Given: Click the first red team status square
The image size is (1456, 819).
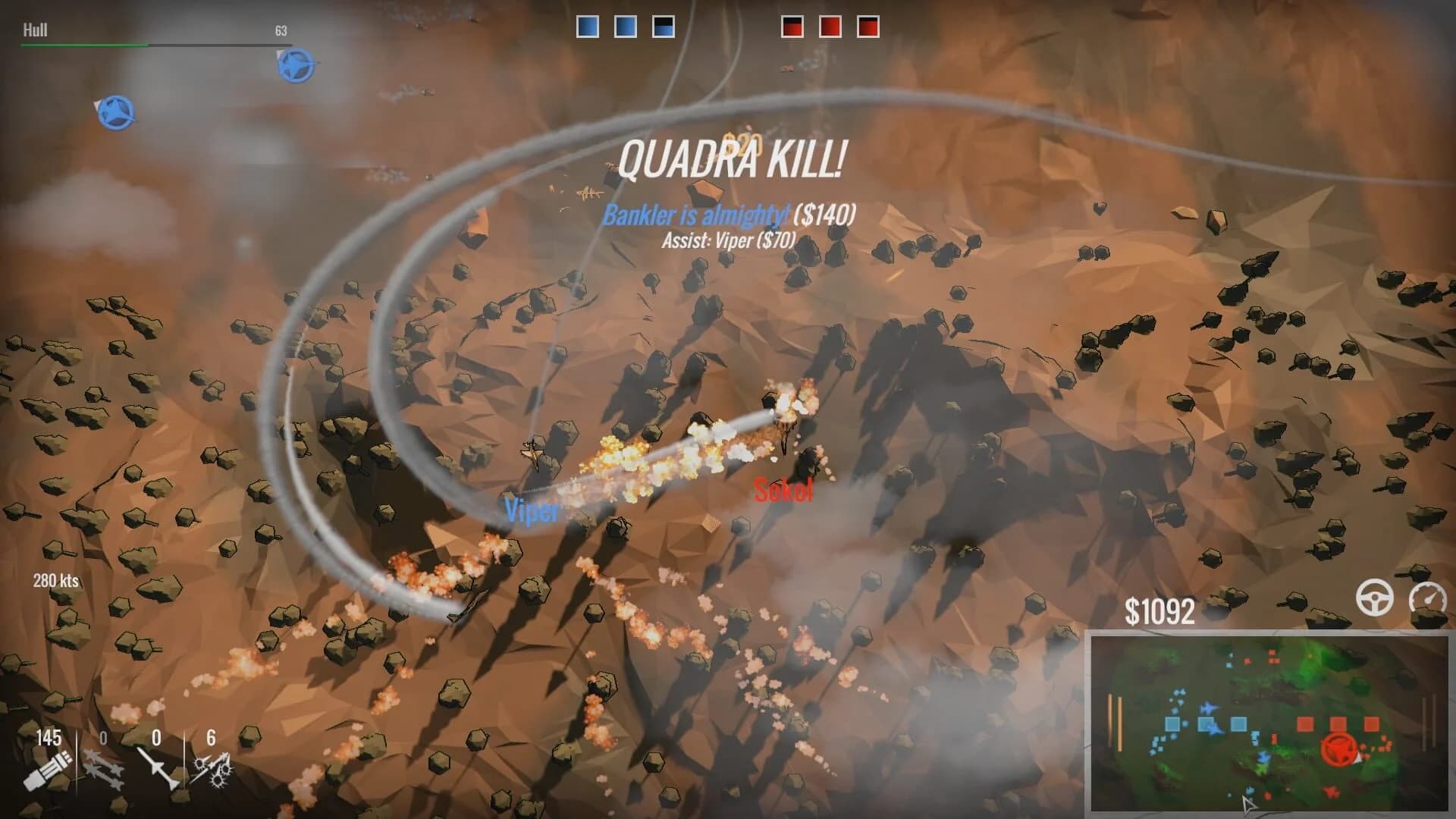Looking at the screenshot, I should coord(791,25).
